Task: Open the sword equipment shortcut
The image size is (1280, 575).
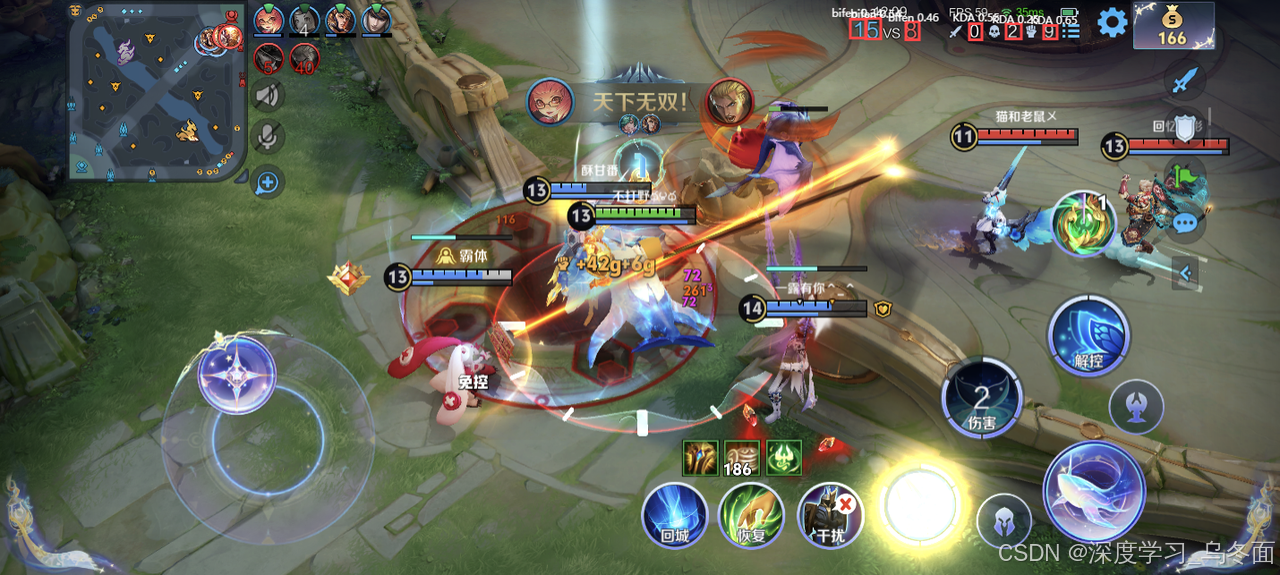Action: (1184, 81)
